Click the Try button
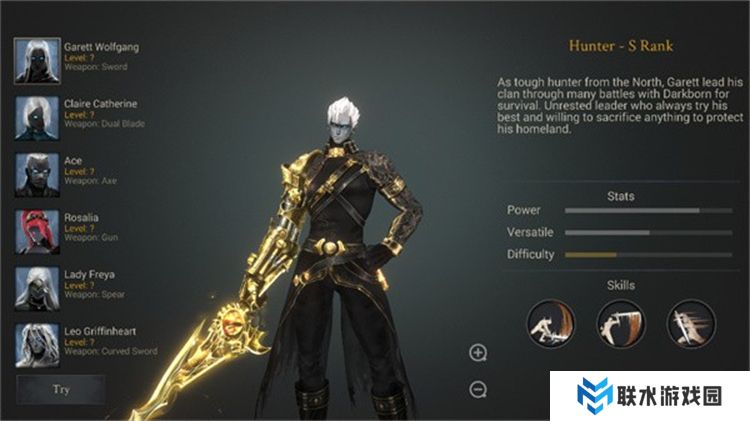The height and width of the screenshot is (421, 750). tap(60, 390)
